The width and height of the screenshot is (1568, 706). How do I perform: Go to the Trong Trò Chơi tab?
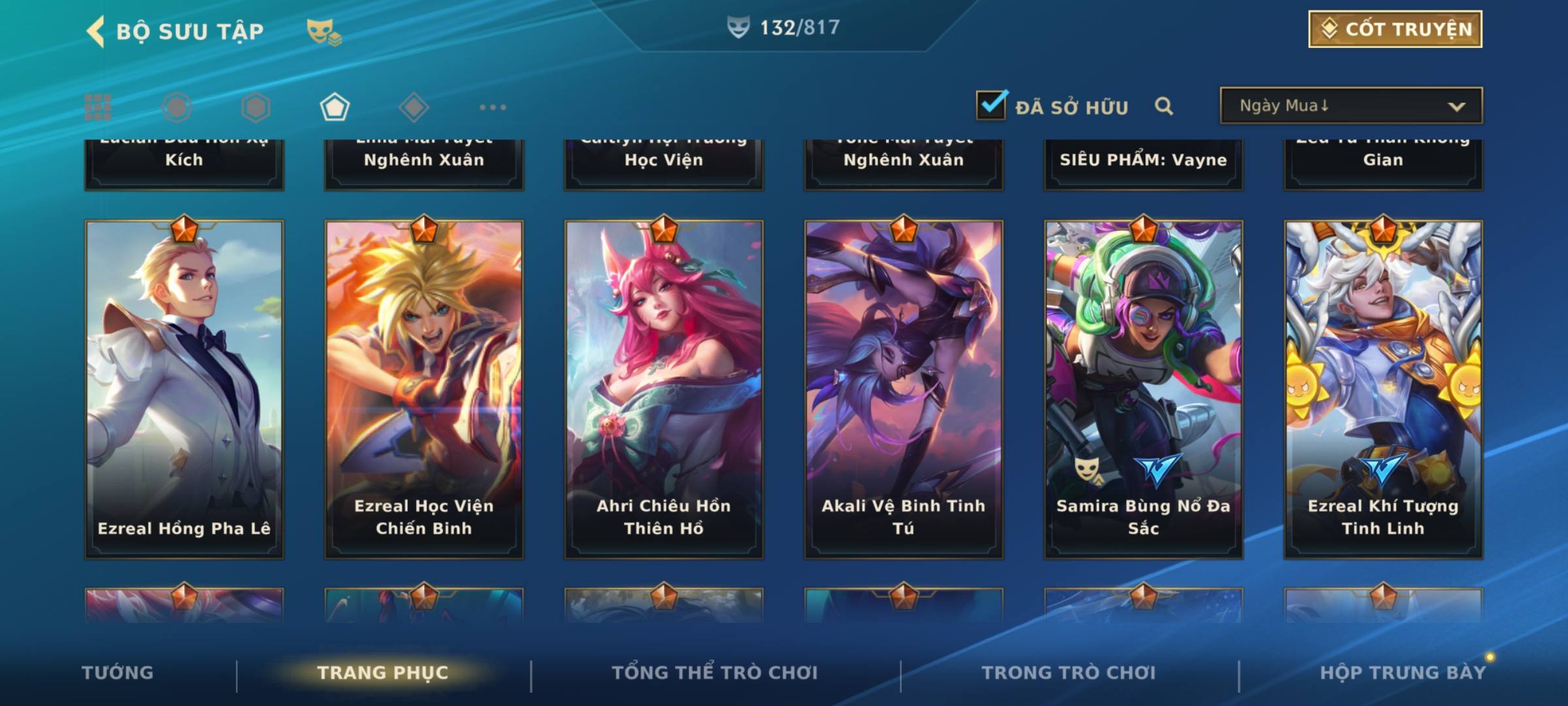click(1069, 673)
